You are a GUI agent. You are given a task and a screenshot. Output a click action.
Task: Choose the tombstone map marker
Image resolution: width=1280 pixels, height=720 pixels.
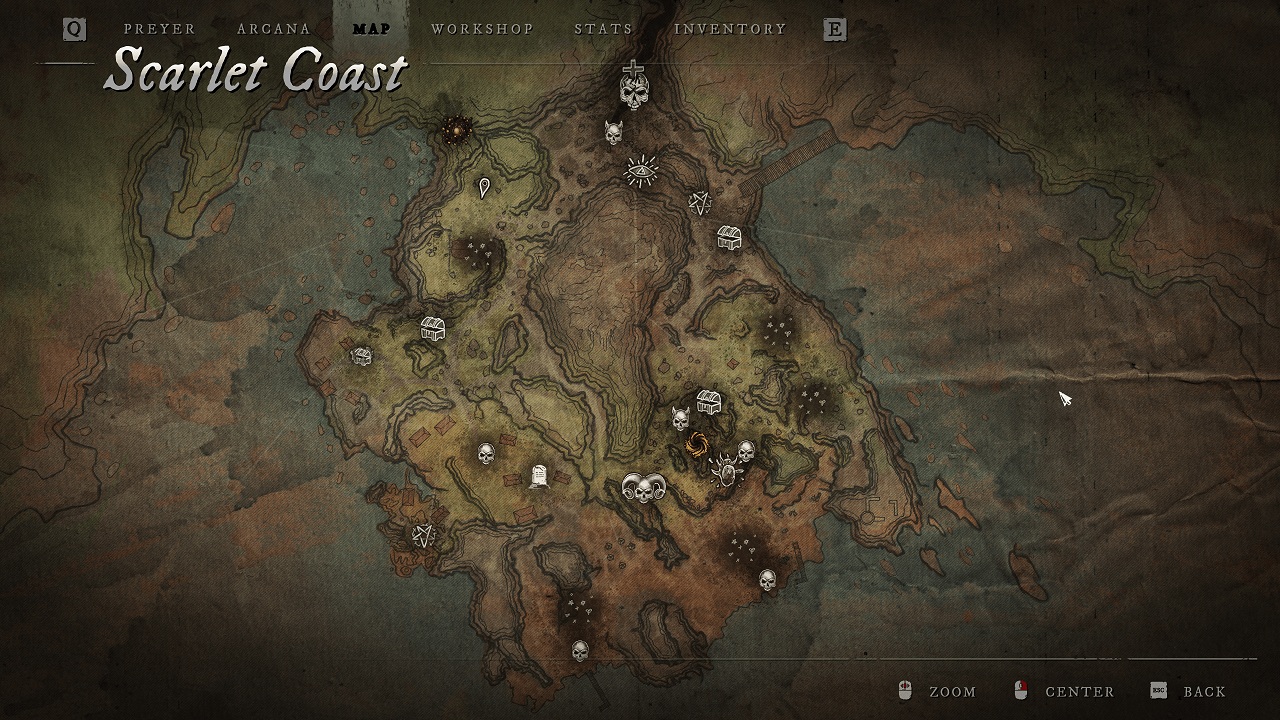539,476
